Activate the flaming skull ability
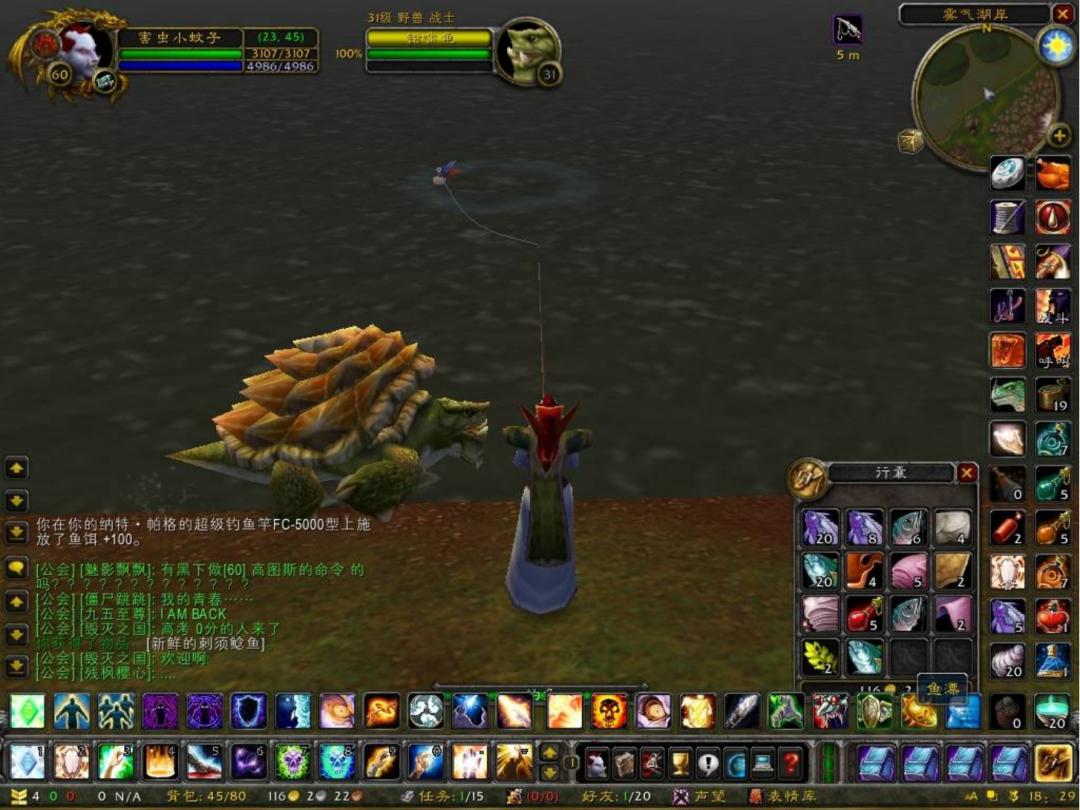Image resolution: width=1080 pixels, height=810 pixels. tap(609, 711)
